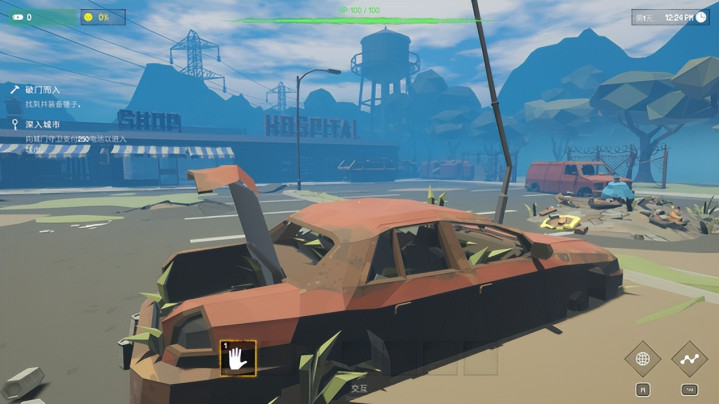Open the graph-line diamond button
The image size is (719, 404).
pos(688,359)
